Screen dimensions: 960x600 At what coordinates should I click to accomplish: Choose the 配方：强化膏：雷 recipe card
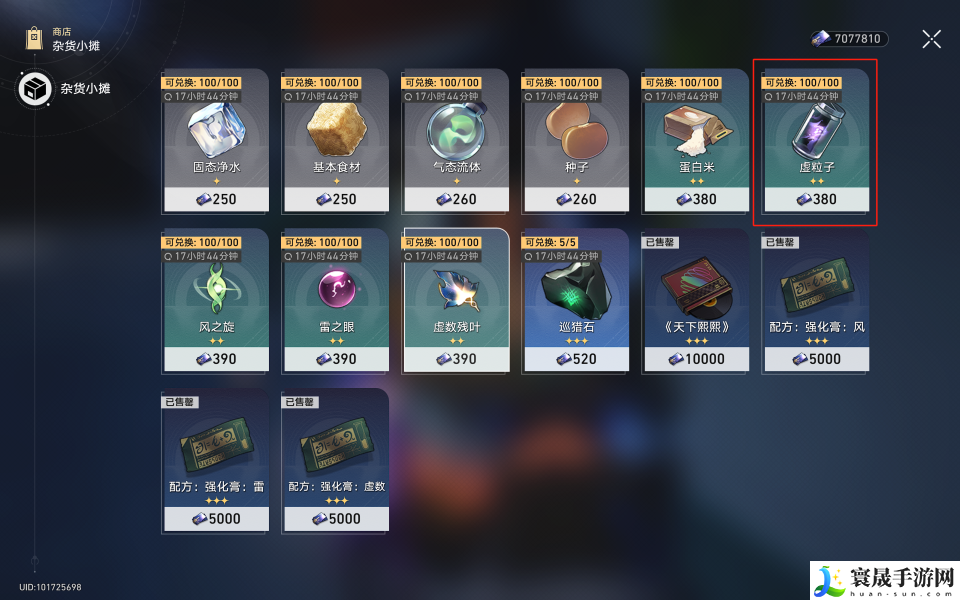pos(215,460)
